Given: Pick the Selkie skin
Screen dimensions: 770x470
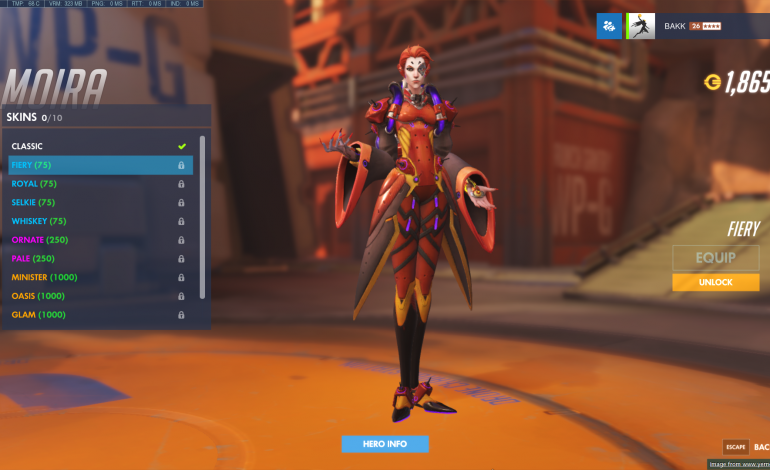Looking at the screenshot, I should coord(98,202).
